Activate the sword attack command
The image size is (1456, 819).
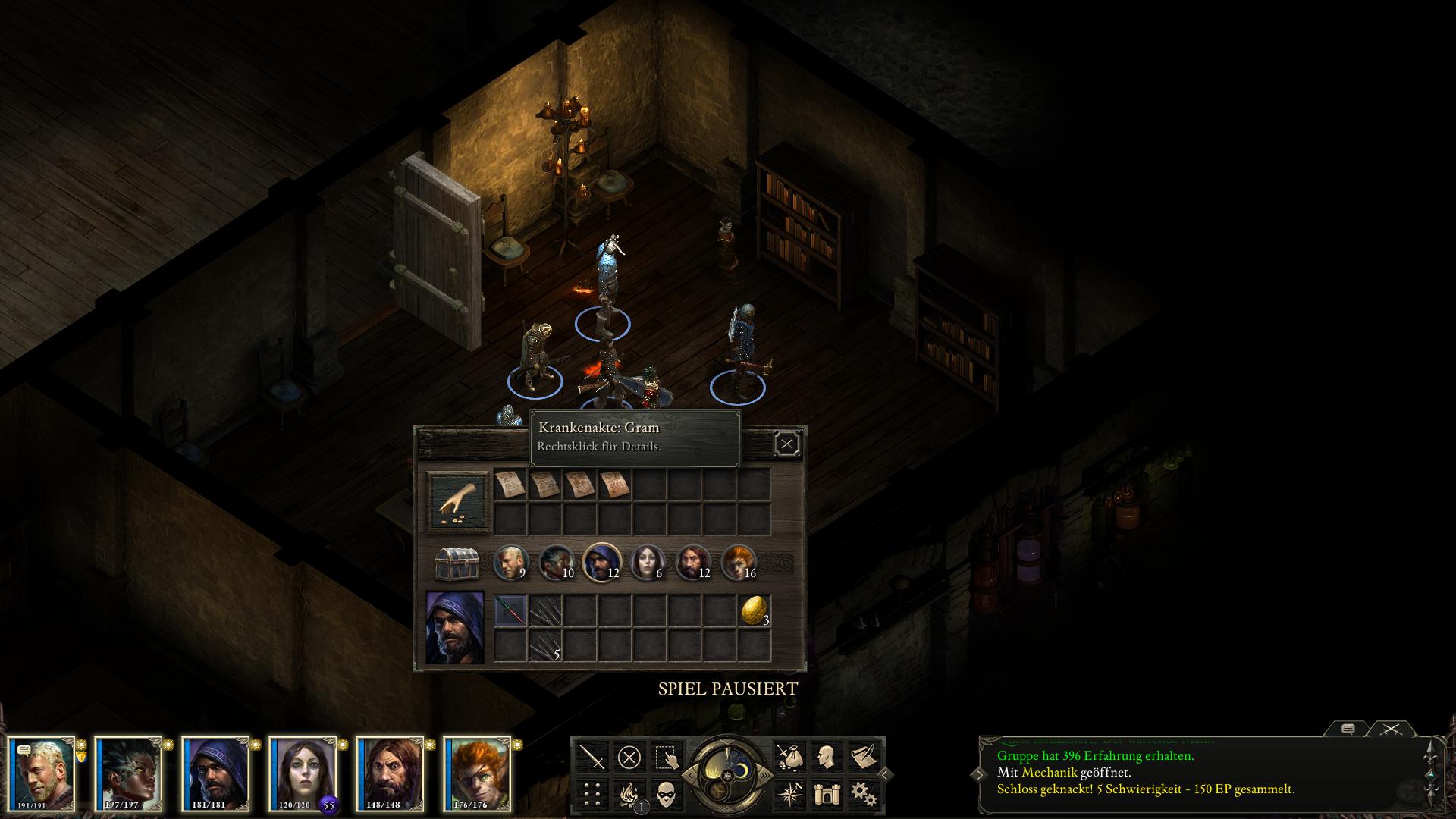[592, 757]
